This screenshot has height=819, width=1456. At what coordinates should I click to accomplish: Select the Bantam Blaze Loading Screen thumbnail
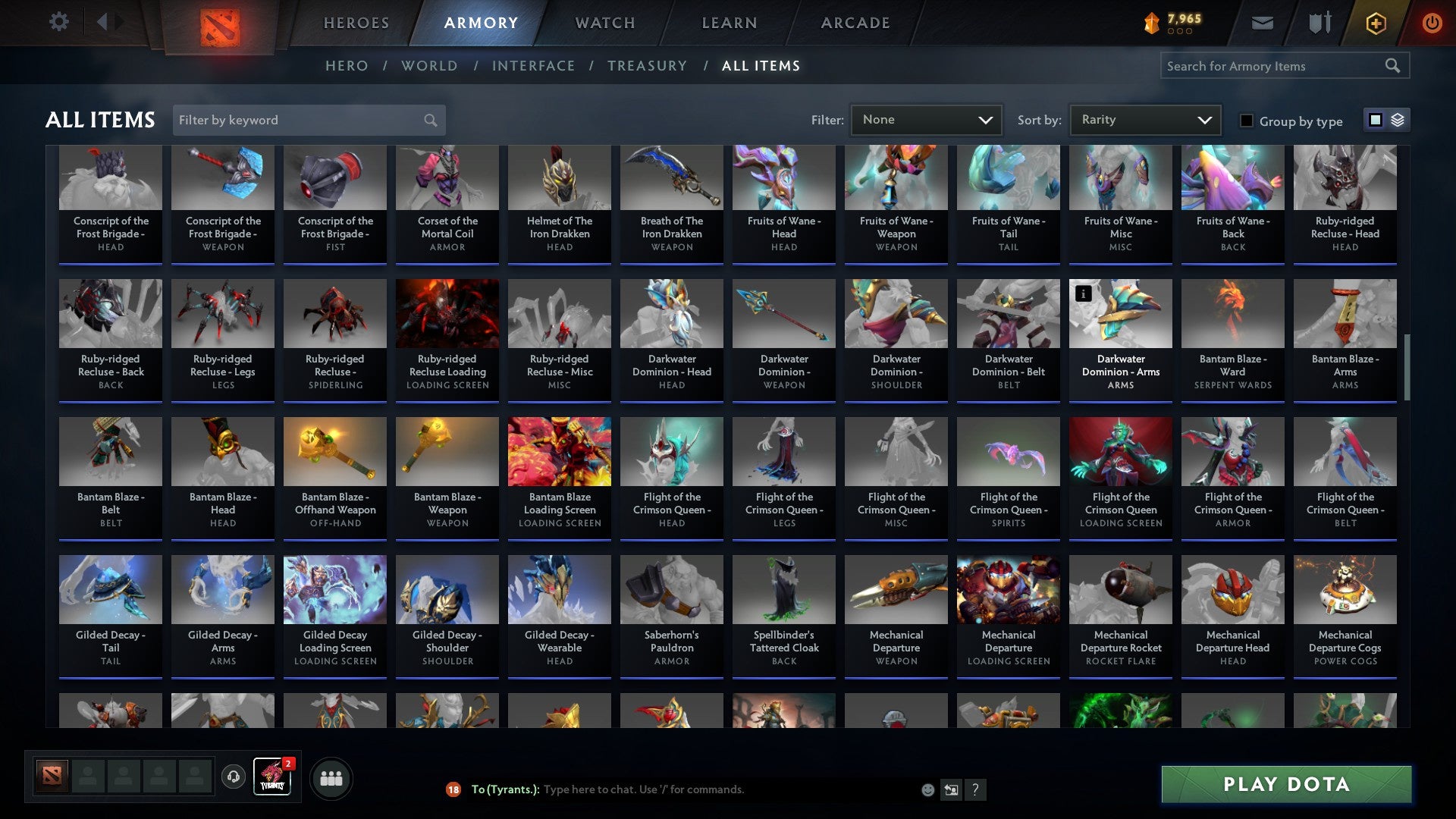point(559,450)
